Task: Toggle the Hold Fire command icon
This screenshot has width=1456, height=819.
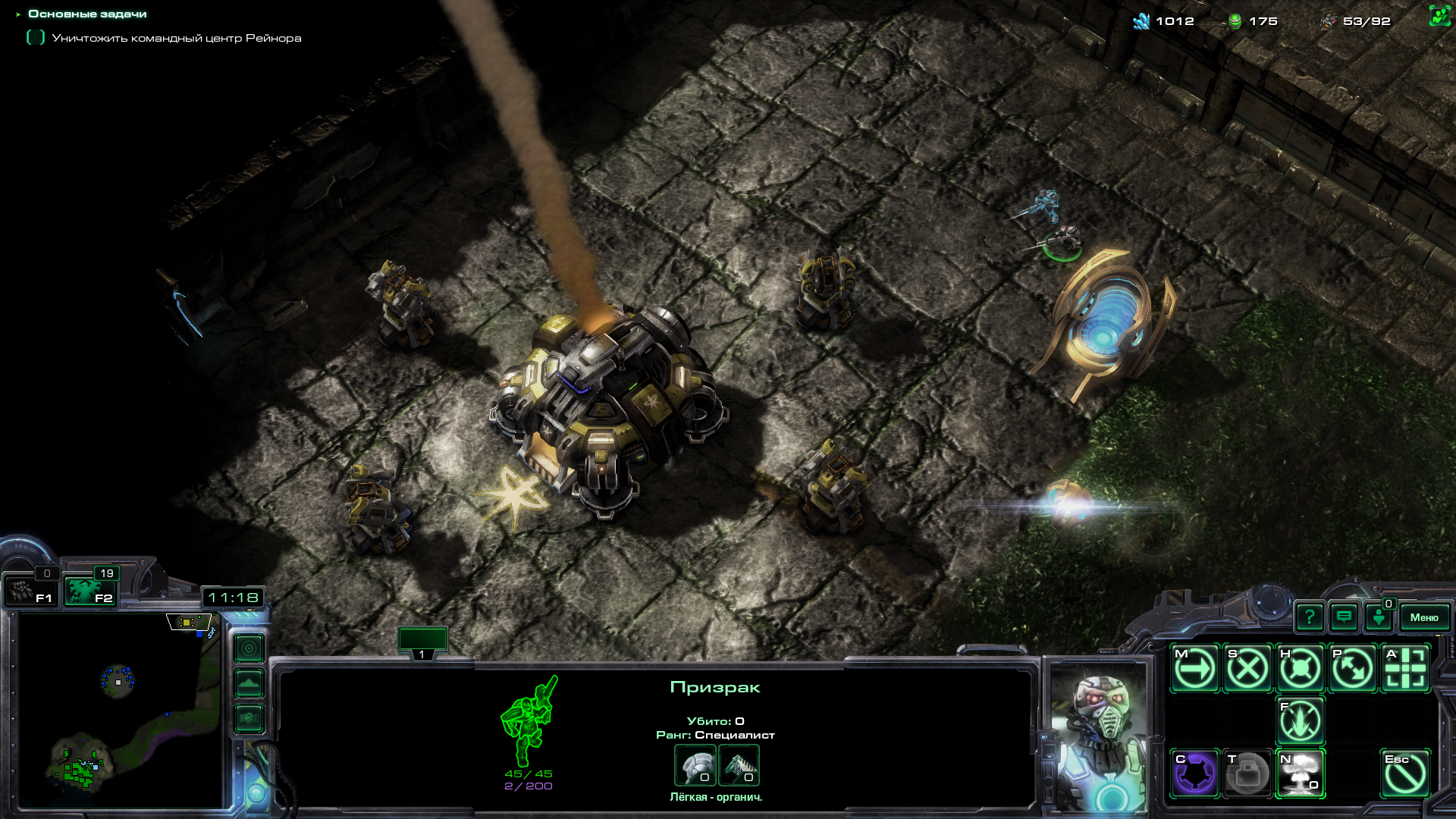Action: click(x=1300, y=721)
